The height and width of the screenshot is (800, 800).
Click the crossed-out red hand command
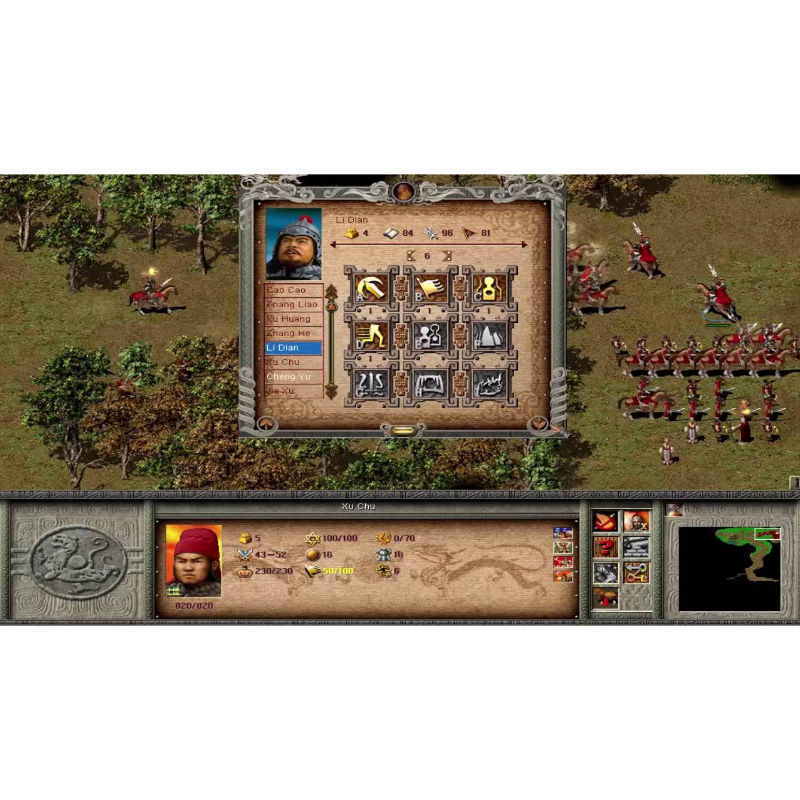point(606,522)
